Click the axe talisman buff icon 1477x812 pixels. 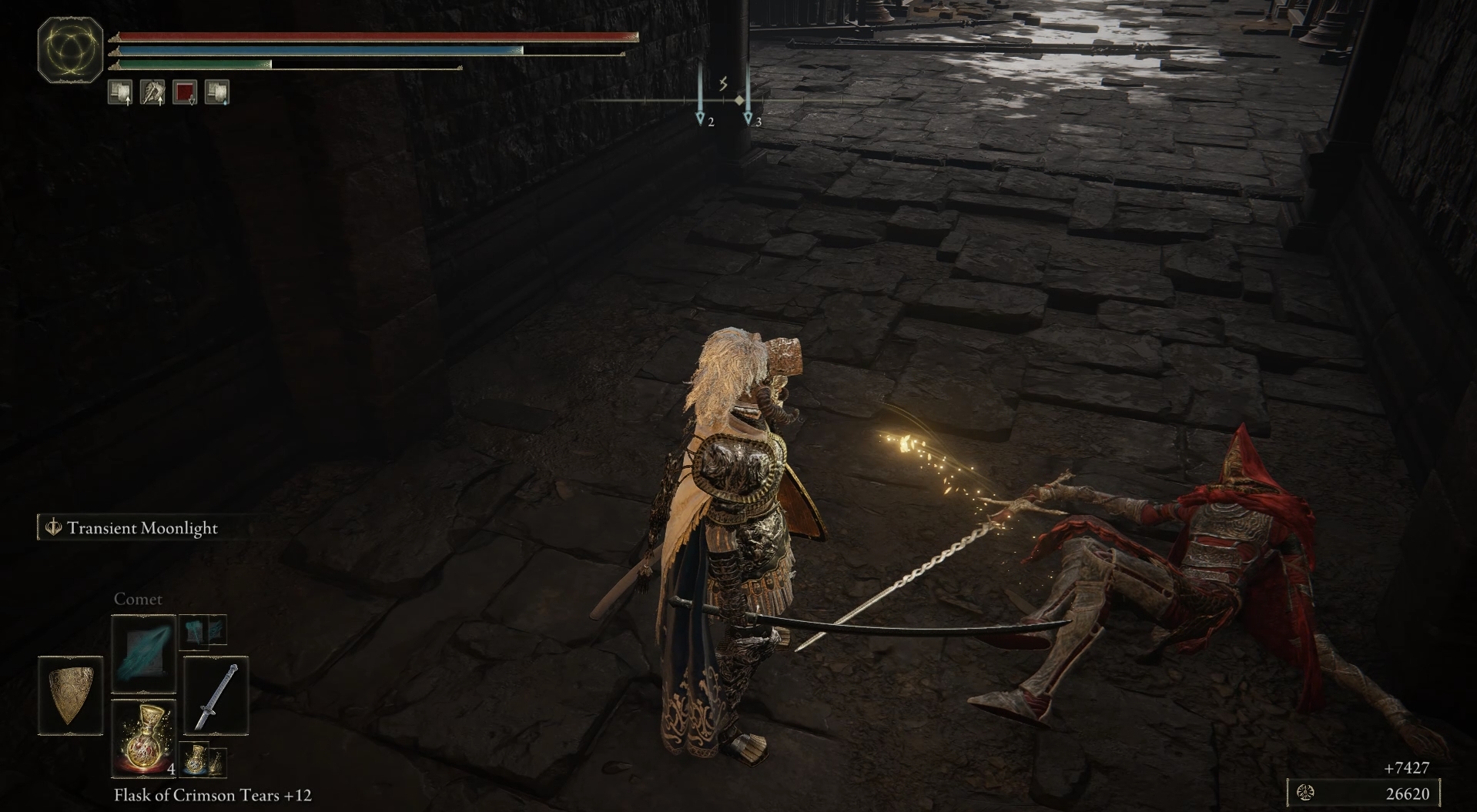point(152,92)
